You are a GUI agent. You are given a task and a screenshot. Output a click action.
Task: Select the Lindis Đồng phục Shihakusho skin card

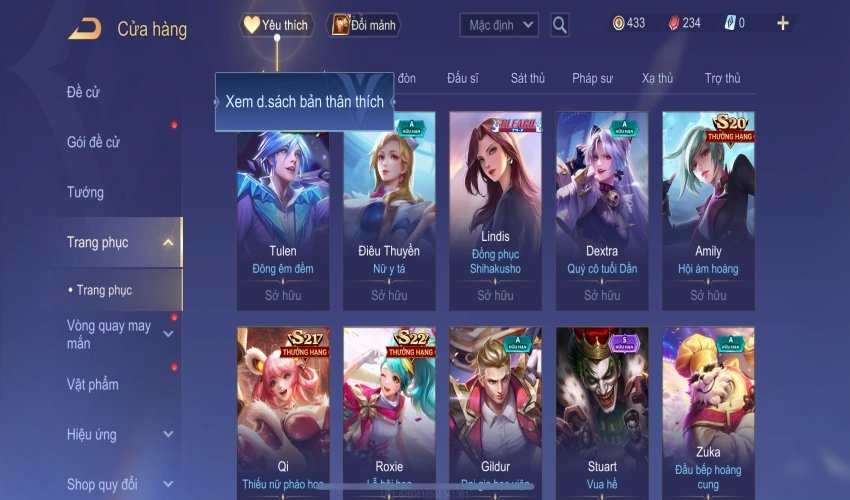(x=495, y=210)
